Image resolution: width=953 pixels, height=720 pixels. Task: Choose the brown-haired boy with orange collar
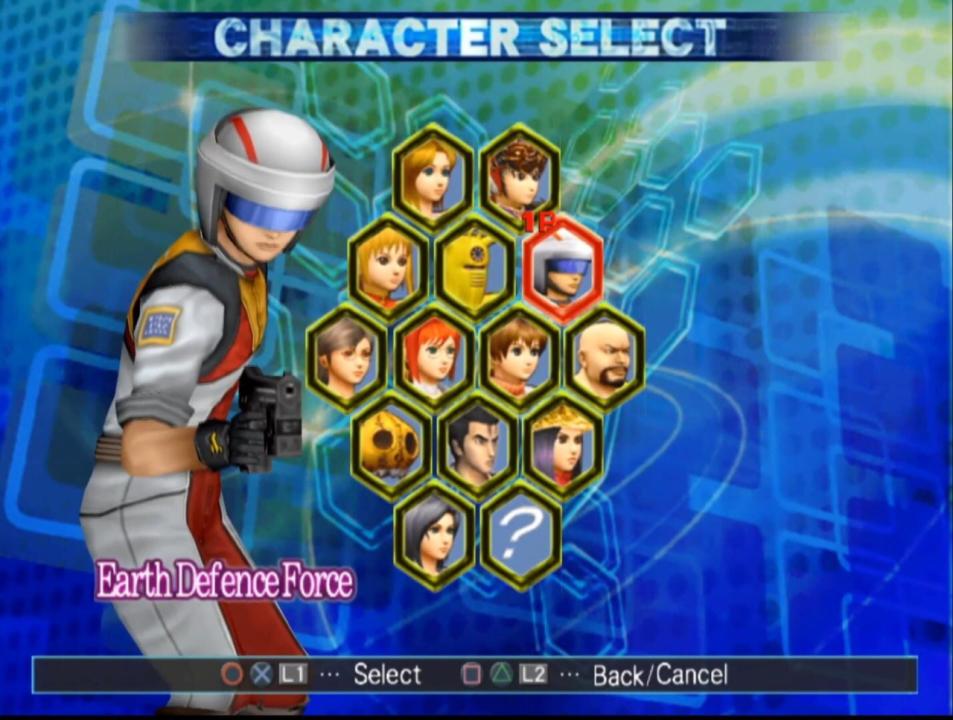[519, 356]
